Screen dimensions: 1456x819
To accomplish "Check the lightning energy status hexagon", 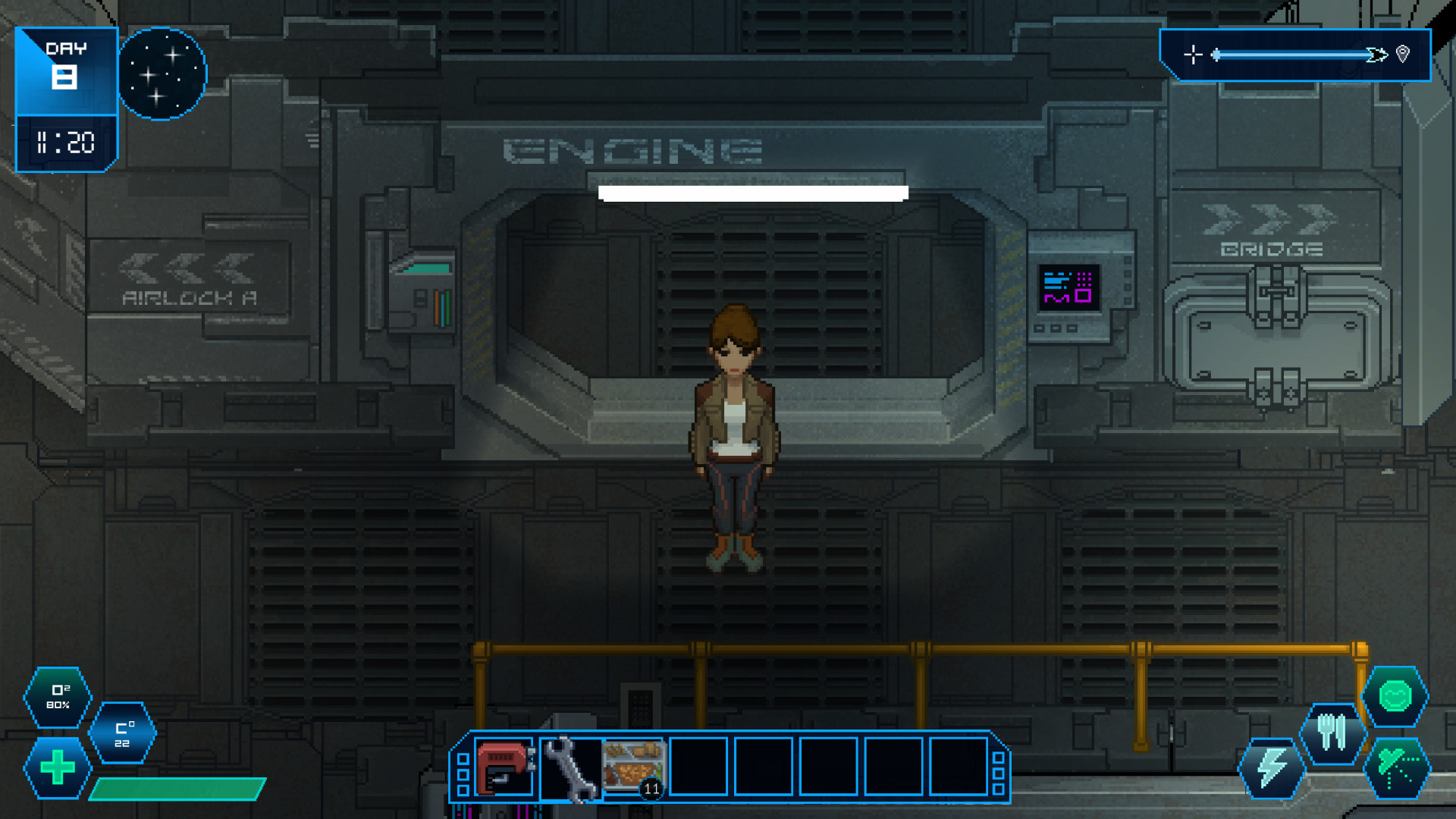I will coord(1273,768).
